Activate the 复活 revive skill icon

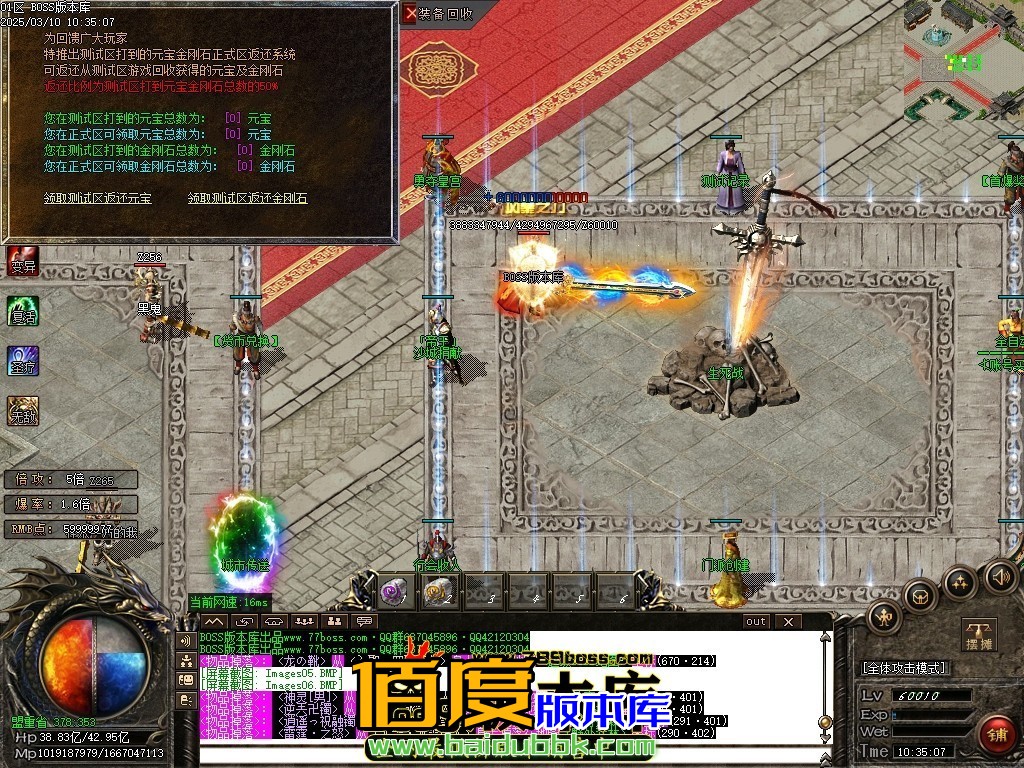22,310
